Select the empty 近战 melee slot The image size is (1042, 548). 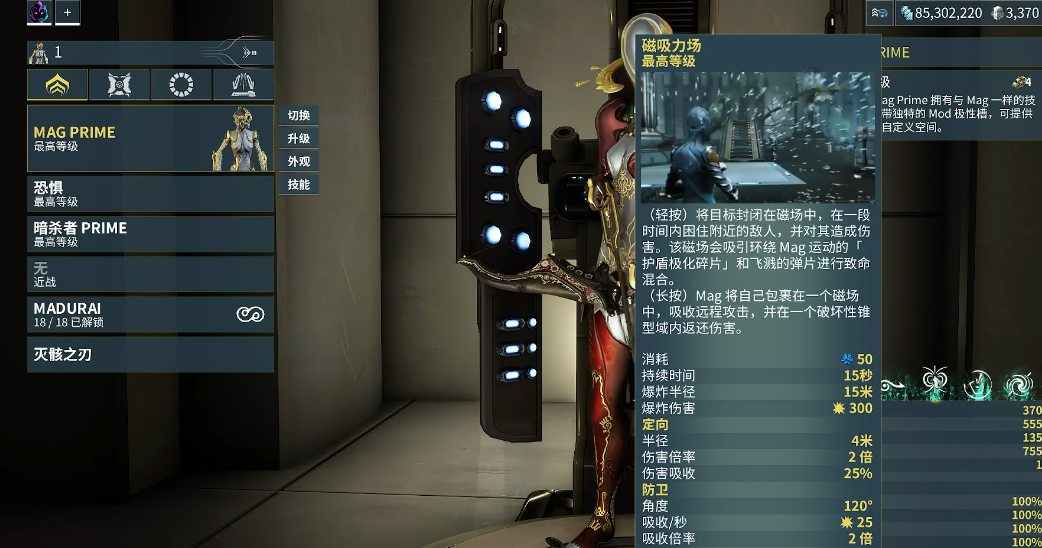[150, 273]
